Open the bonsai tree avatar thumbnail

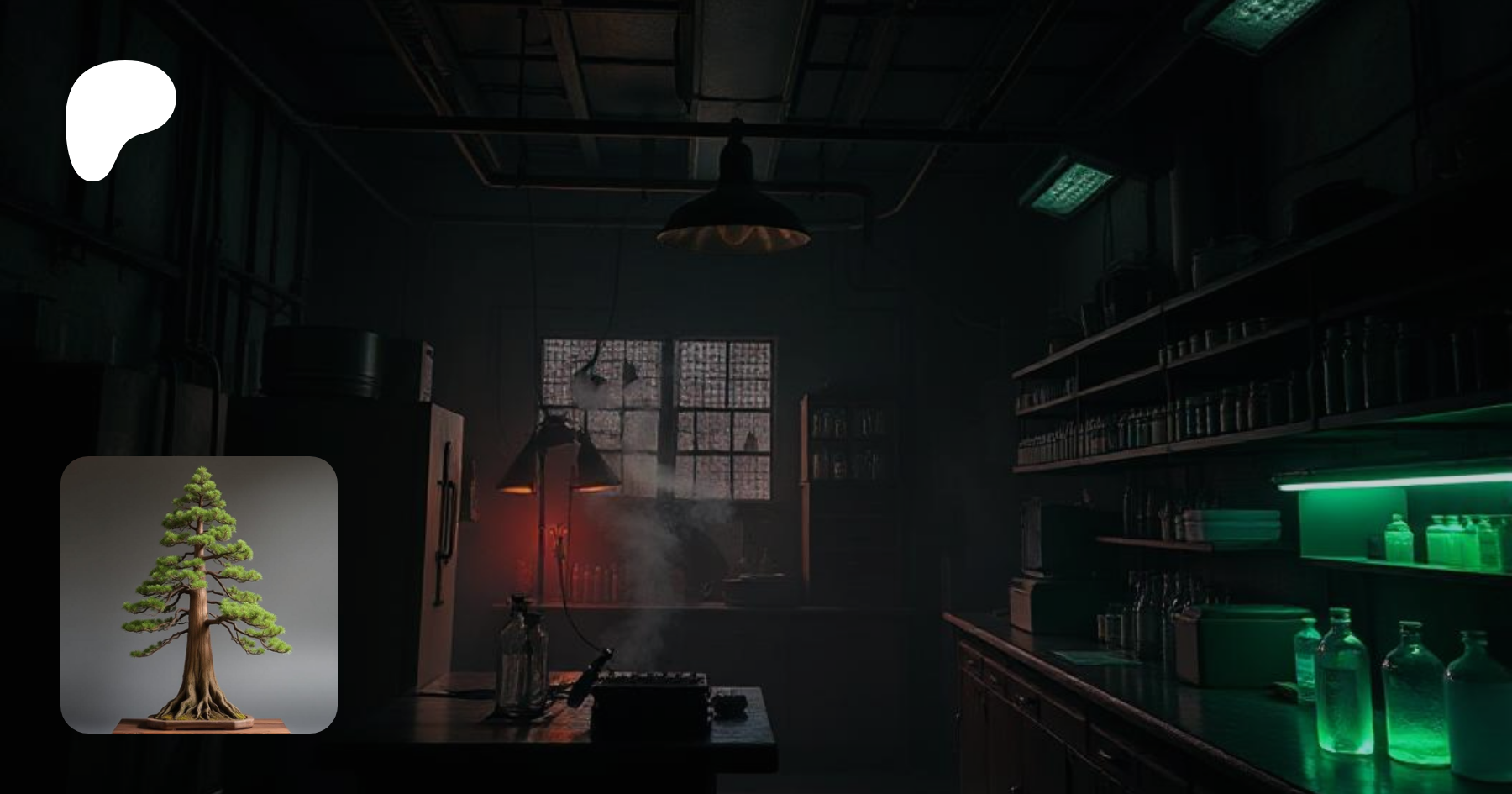(199, 594)
